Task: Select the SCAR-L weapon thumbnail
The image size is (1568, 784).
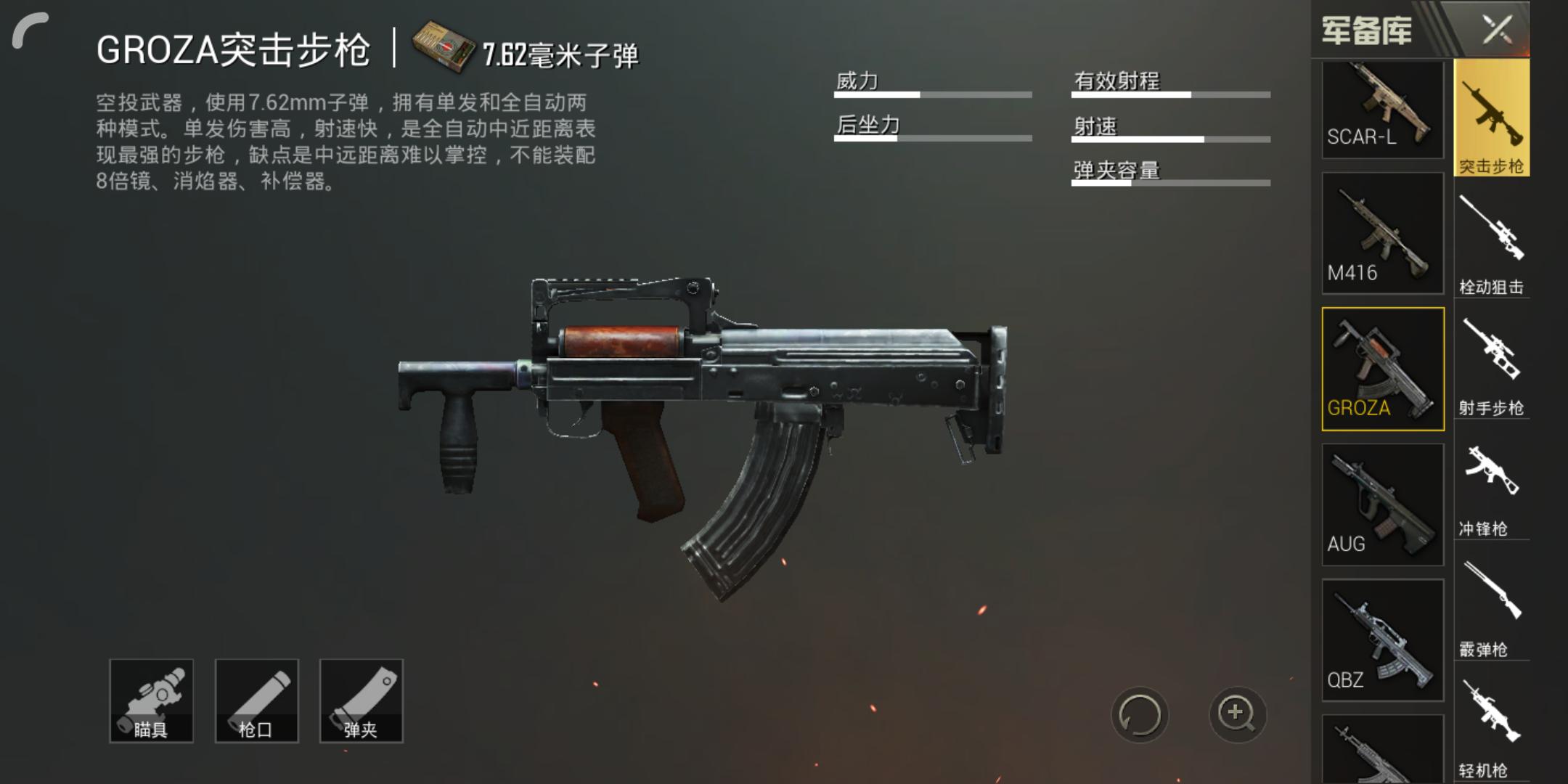Action: (x=1381, y=109)
